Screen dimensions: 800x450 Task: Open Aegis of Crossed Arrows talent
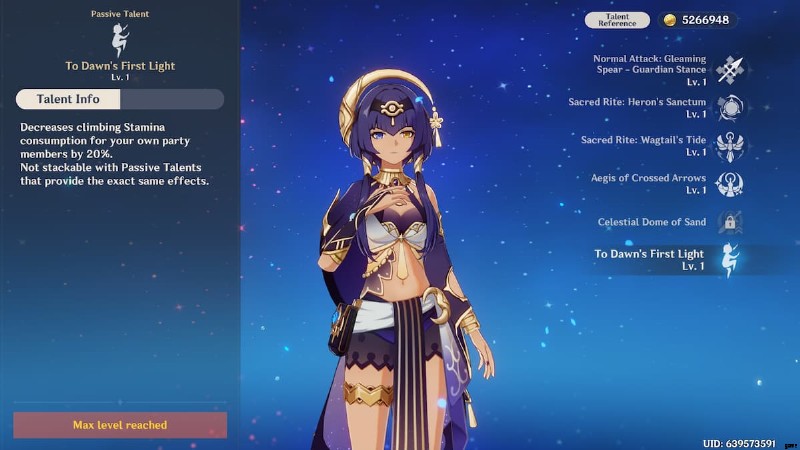(x=730, y=184)
